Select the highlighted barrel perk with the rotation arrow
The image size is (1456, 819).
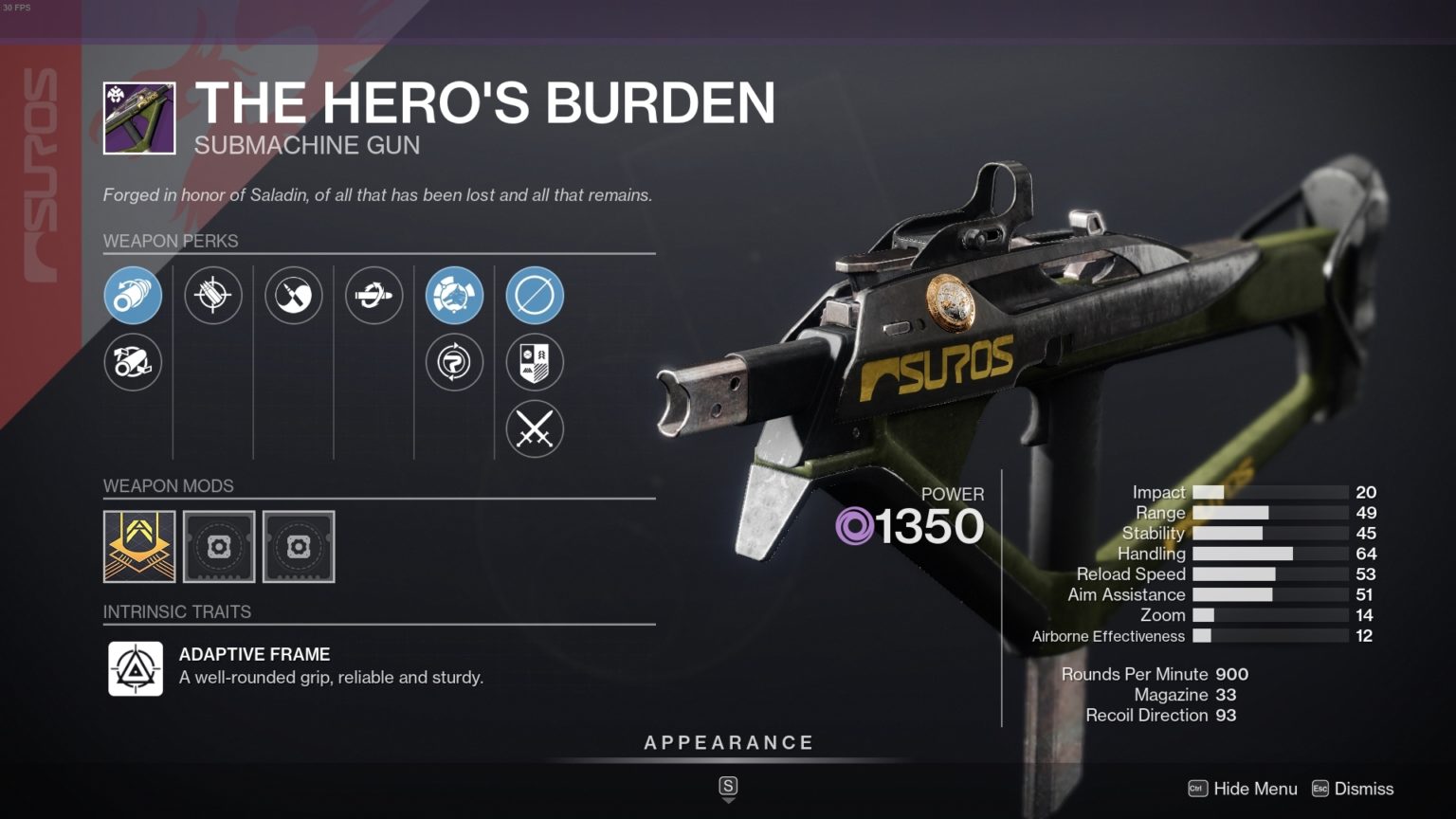click(133, 295)
